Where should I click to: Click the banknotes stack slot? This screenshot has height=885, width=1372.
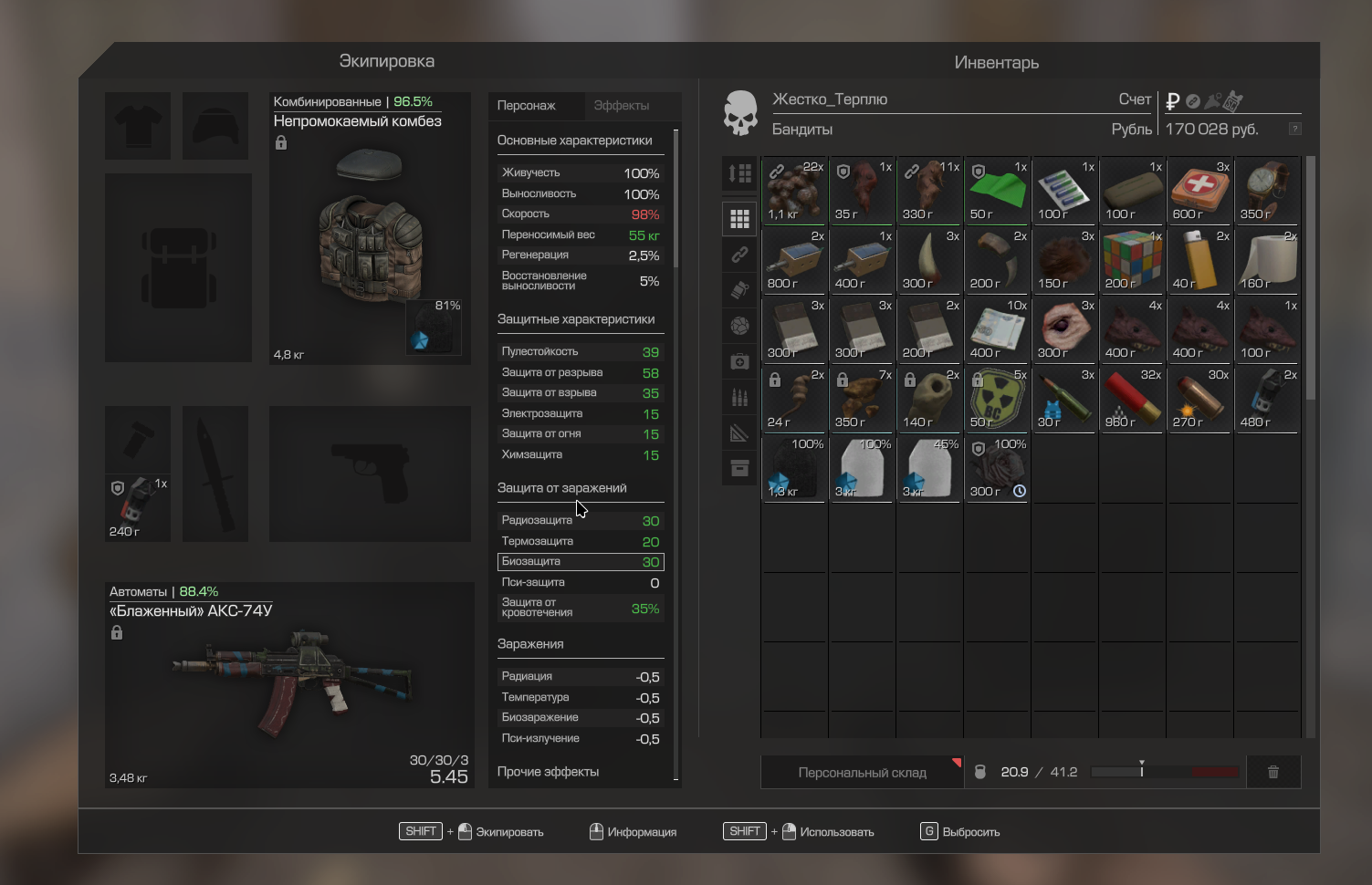tap(997, 329)
